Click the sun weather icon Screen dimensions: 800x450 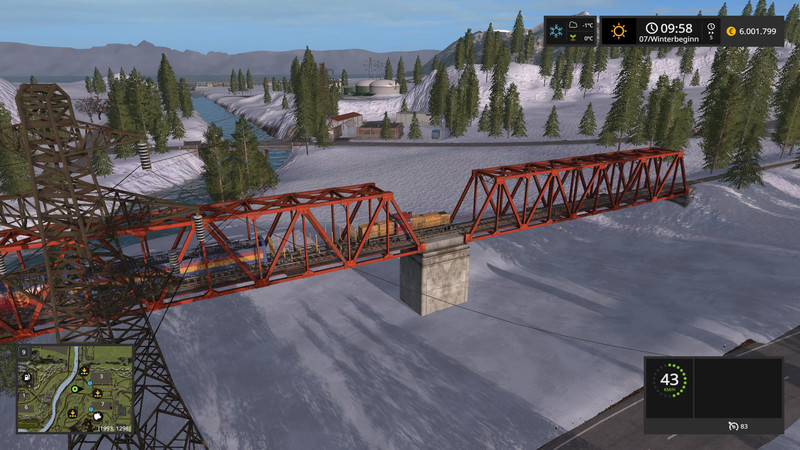[x=619, y=31]
